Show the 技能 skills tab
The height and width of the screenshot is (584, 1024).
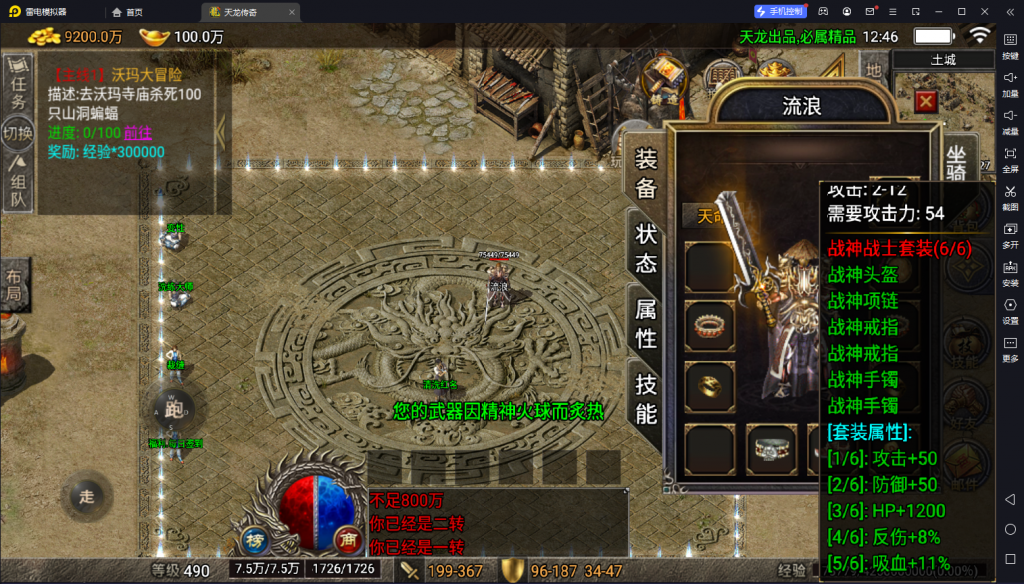(646, 398)
